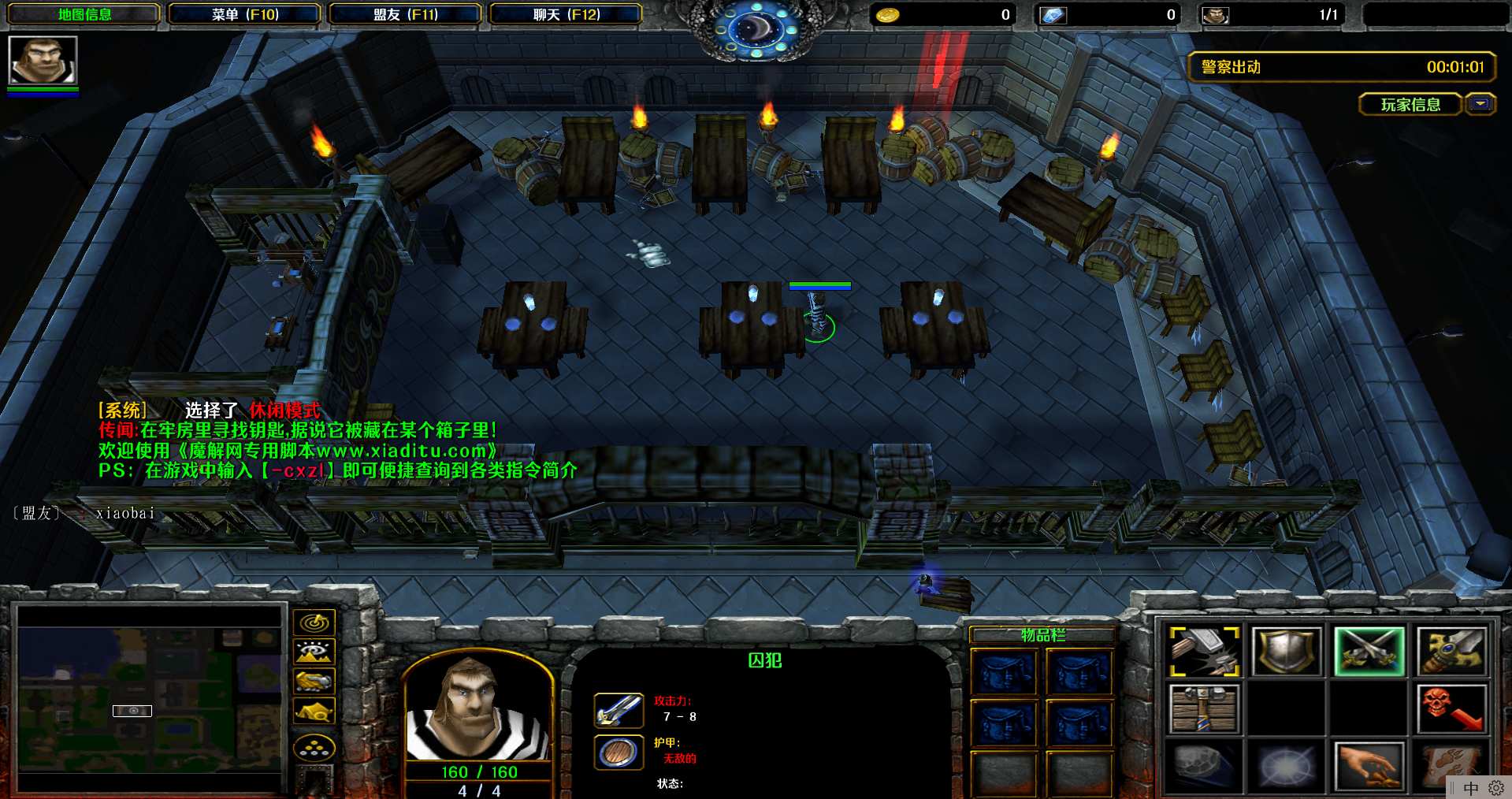This screenshot has width=1512, height=799.
Task: Select the prisoner hero icon at top-left
Action: click(43, 61)
